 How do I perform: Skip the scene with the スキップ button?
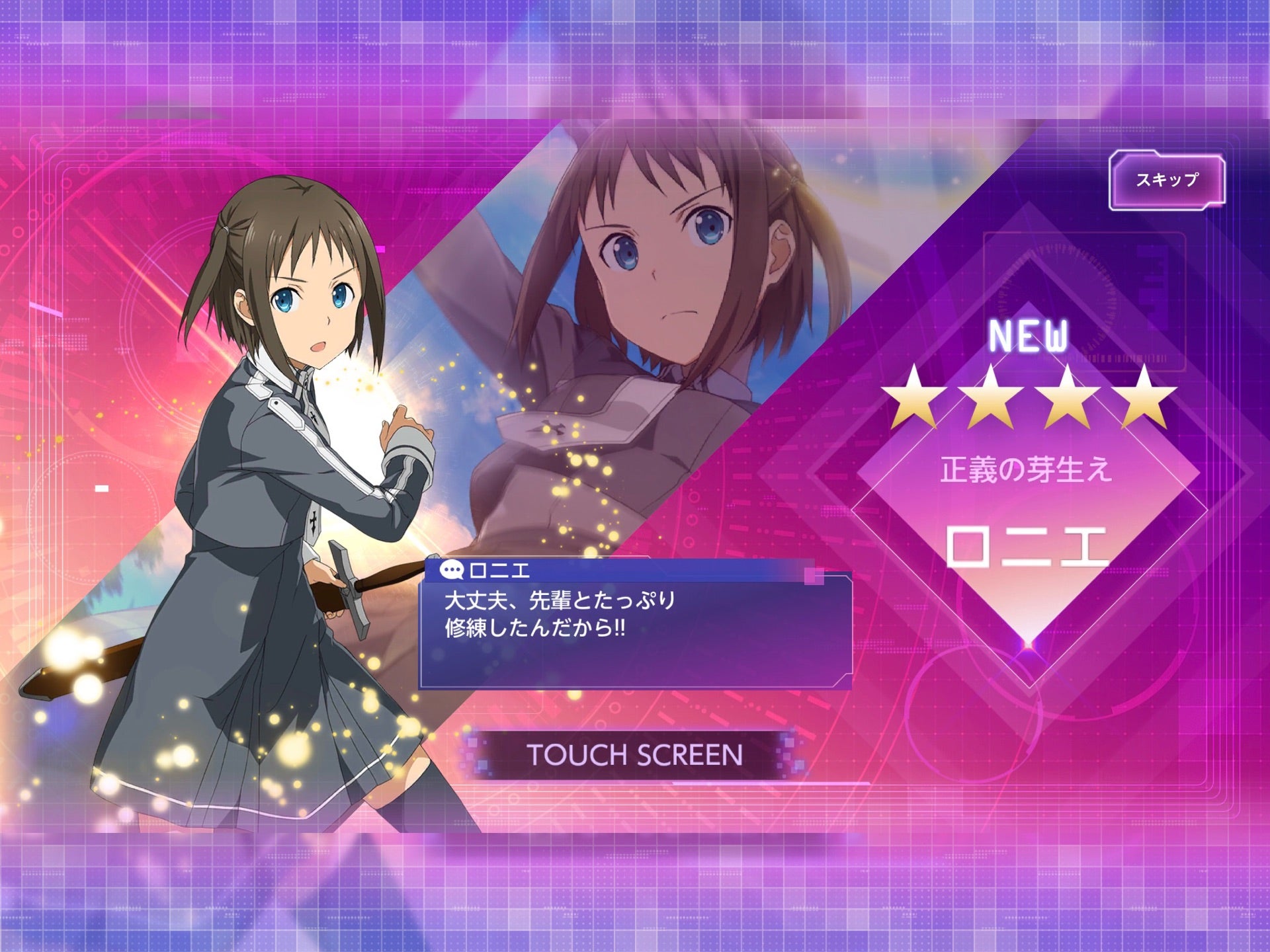(x=1167, y=180)
